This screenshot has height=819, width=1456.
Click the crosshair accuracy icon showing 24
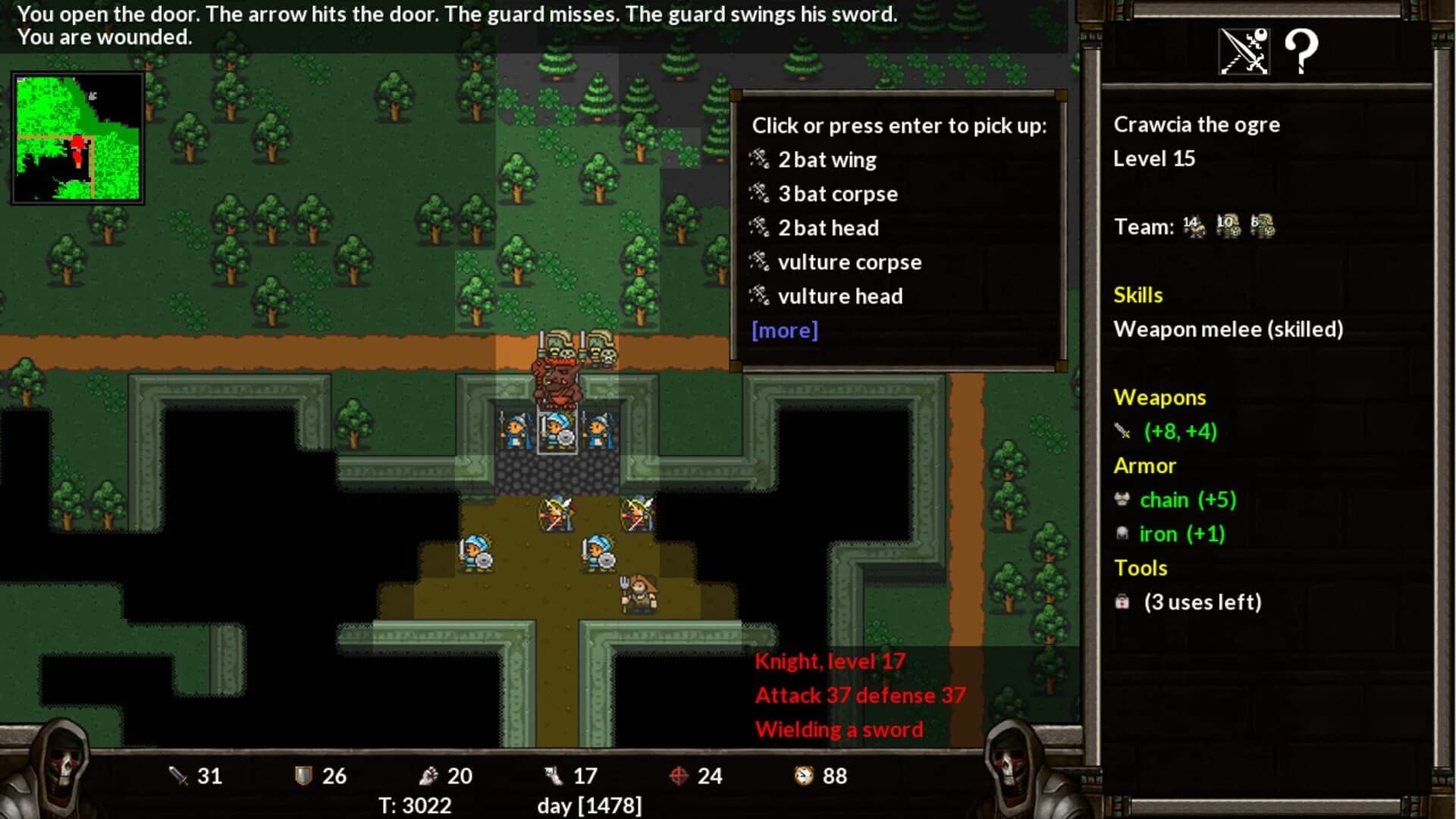[x=679, y=776]
